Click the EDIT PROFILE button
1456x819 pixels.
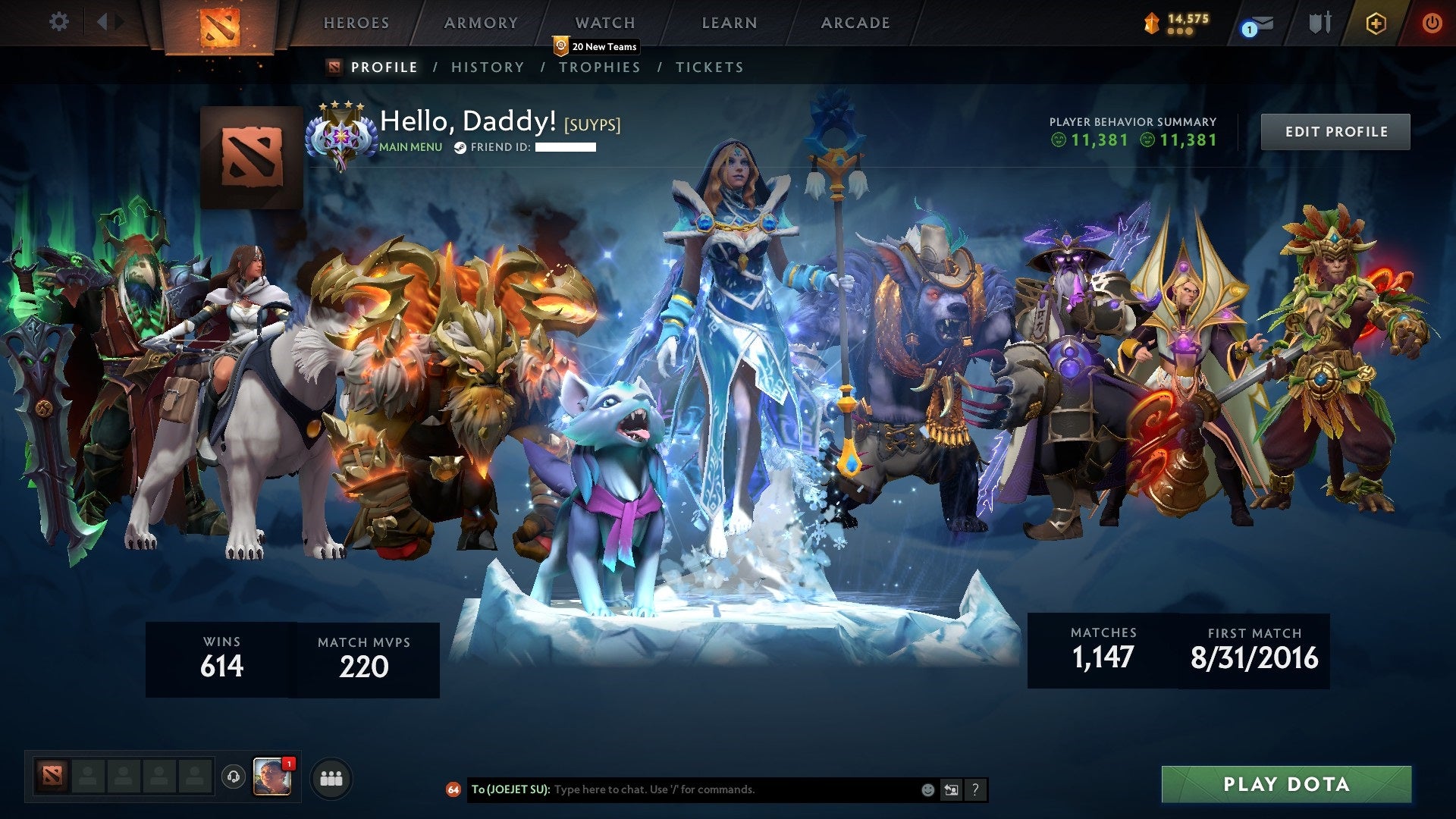click(x=1335, y=130)
